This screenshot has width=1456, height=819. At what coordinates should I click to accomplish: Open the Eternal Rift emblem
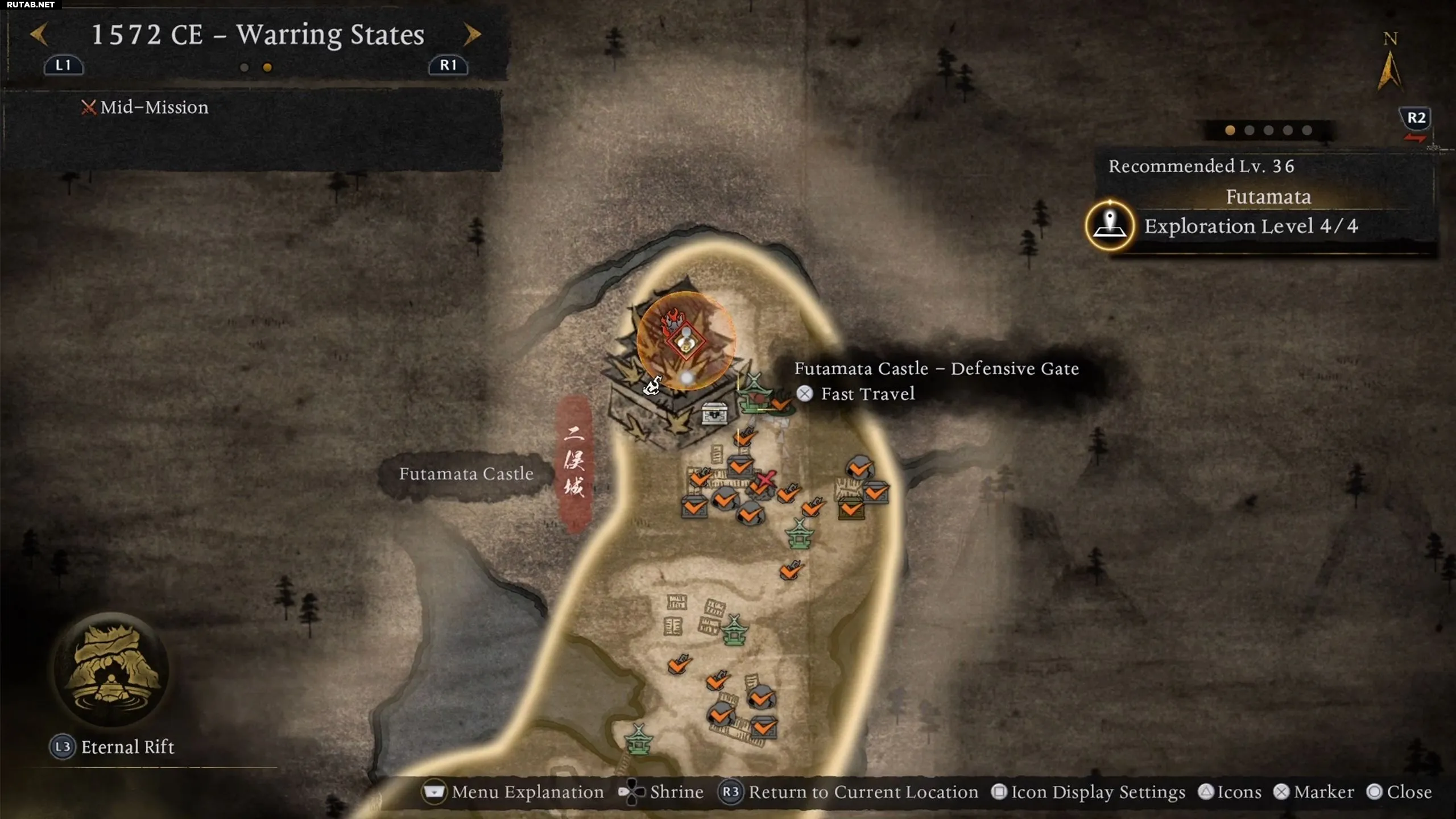(111, 670)
